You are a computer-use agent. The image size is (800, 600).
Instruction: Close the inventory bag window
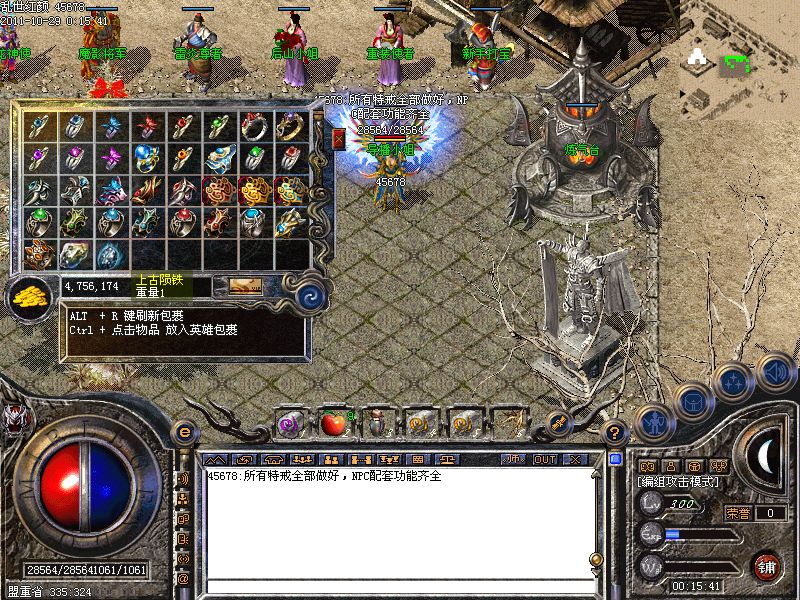338,139
